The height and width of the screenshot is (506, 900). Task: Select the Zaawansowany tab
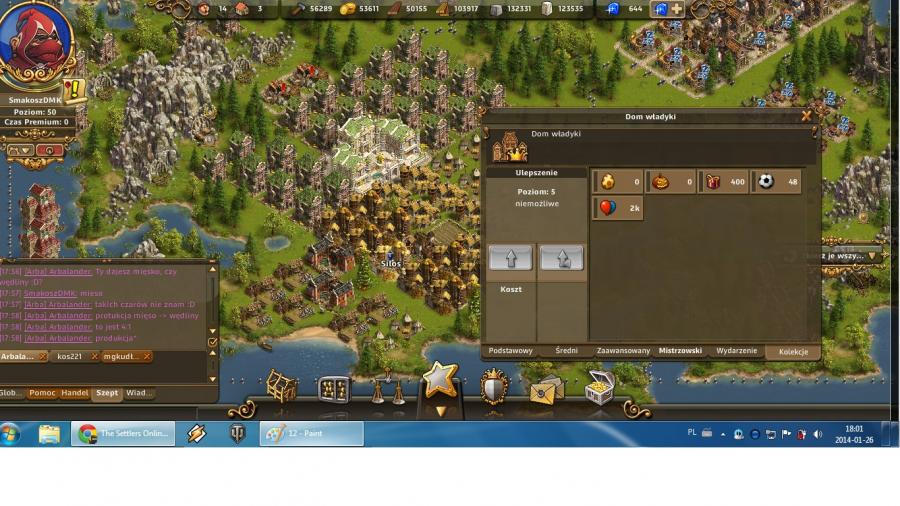[623, 351]
